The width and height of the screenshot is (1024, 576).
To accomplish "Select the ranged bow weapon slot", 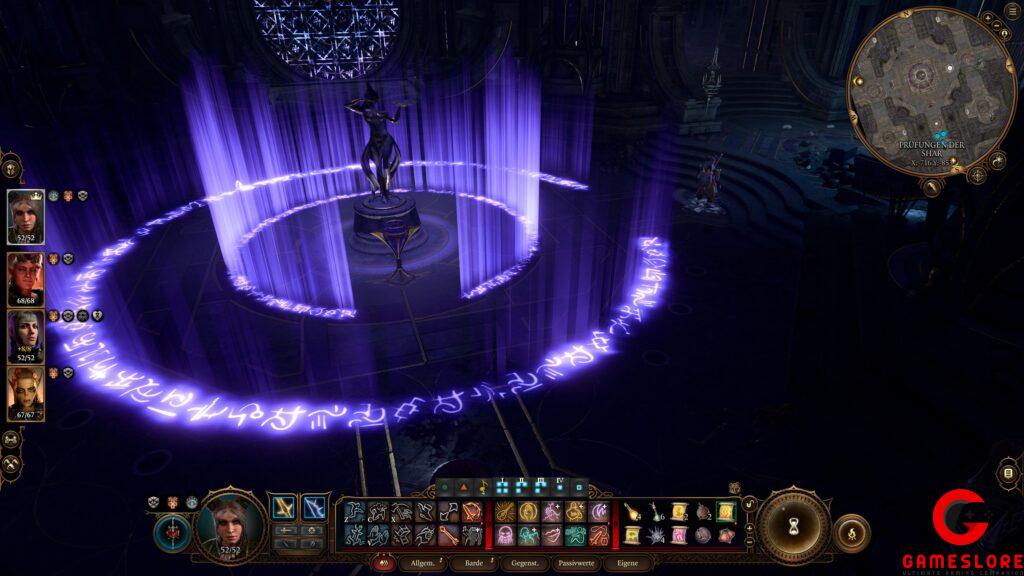I will tap(314, 507).
